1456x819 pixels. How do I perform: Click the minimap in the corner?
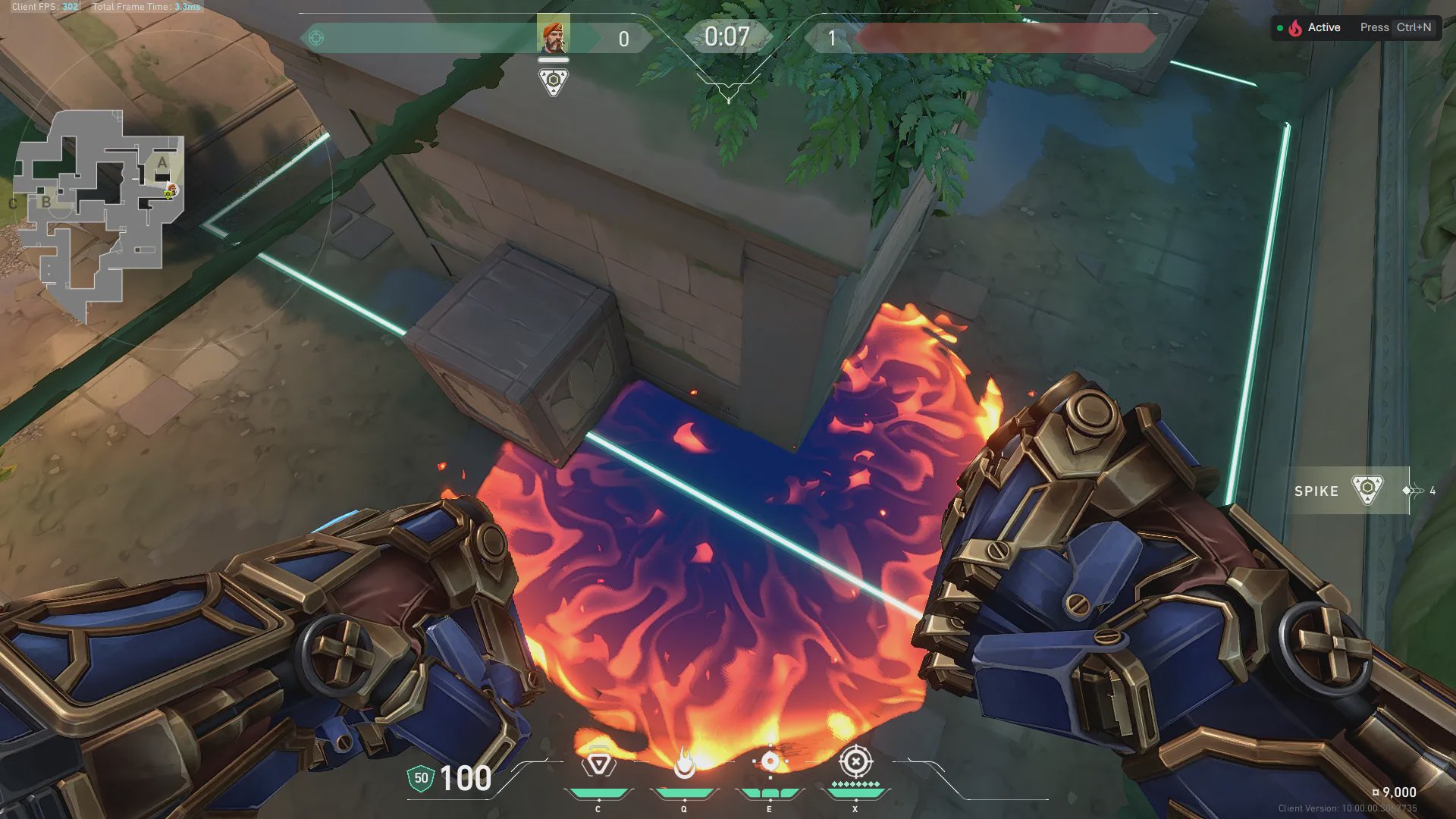click(x=99, y=212)
